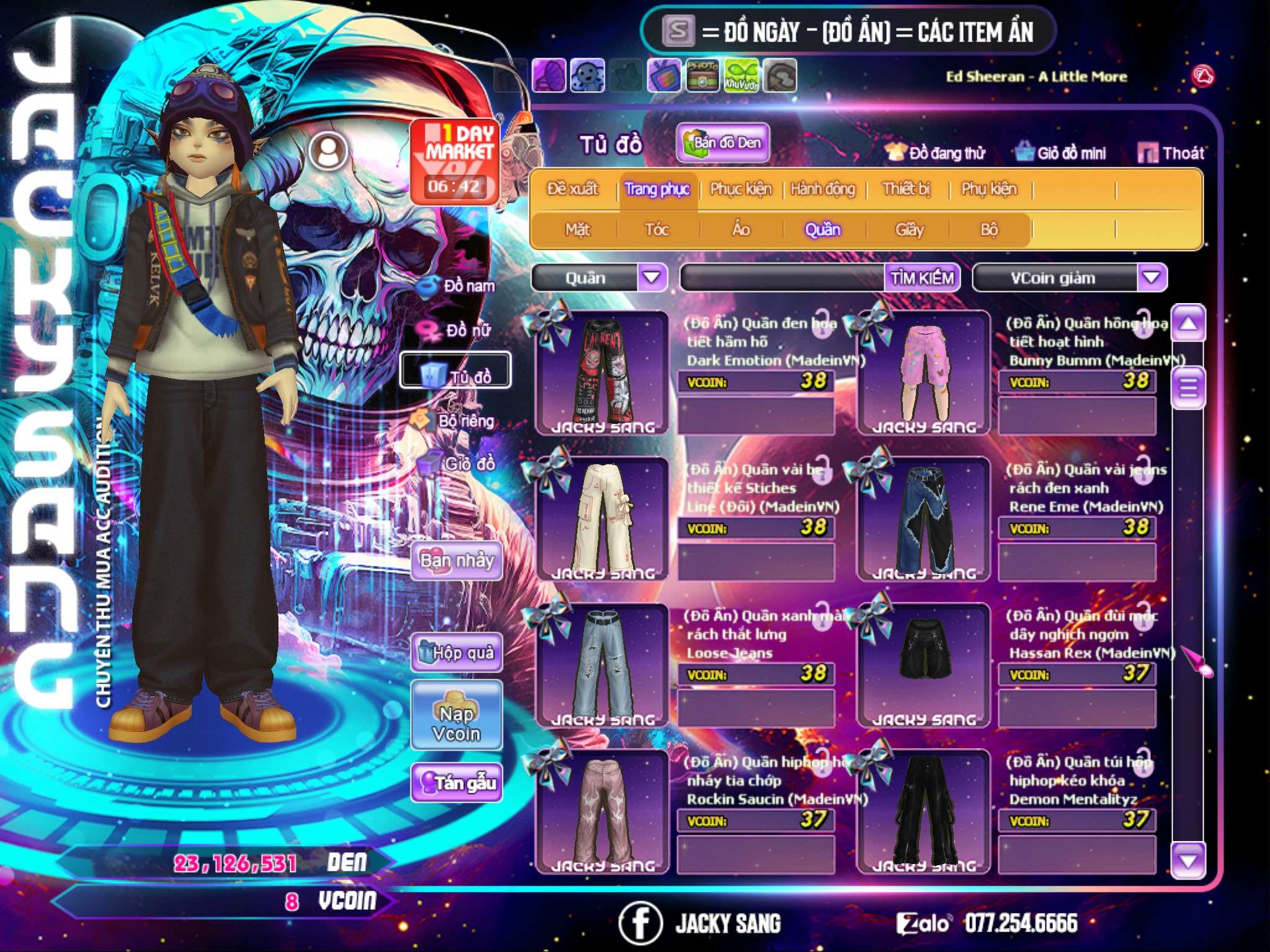Open the Hộp quà gift box

click(456, 653)
